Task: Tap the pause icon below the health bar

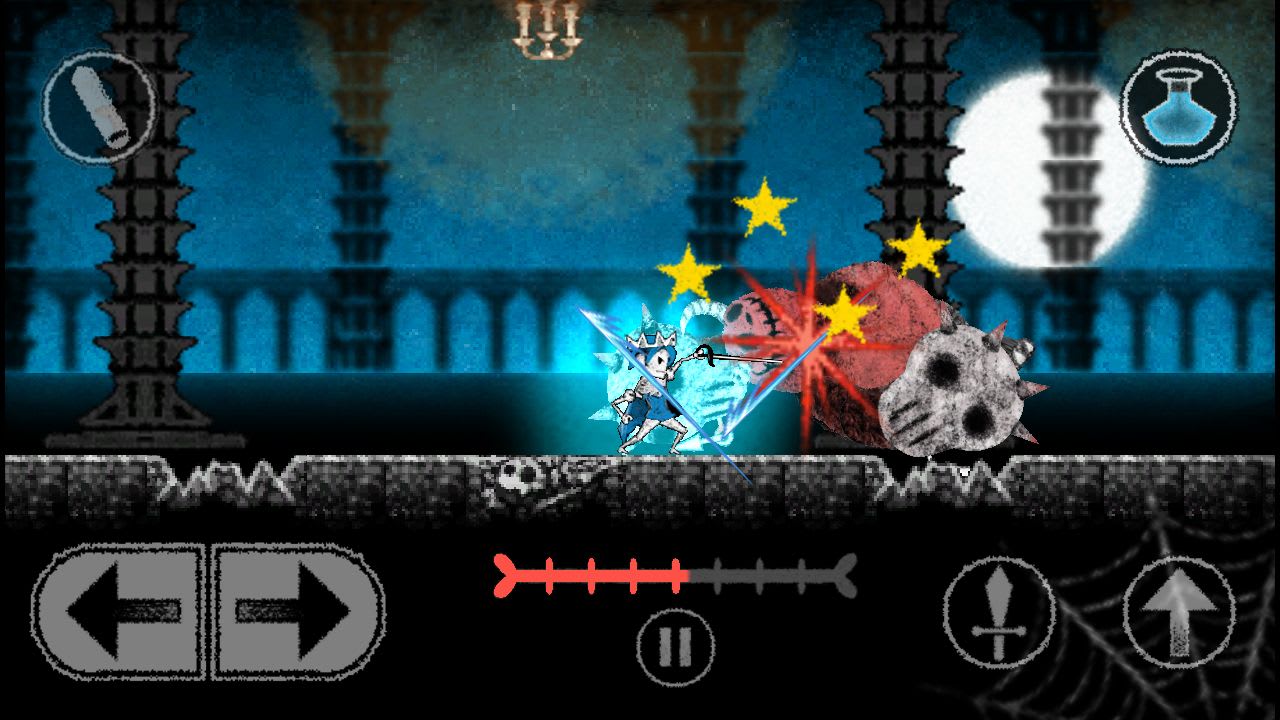Action: click(x=676, y=644)
